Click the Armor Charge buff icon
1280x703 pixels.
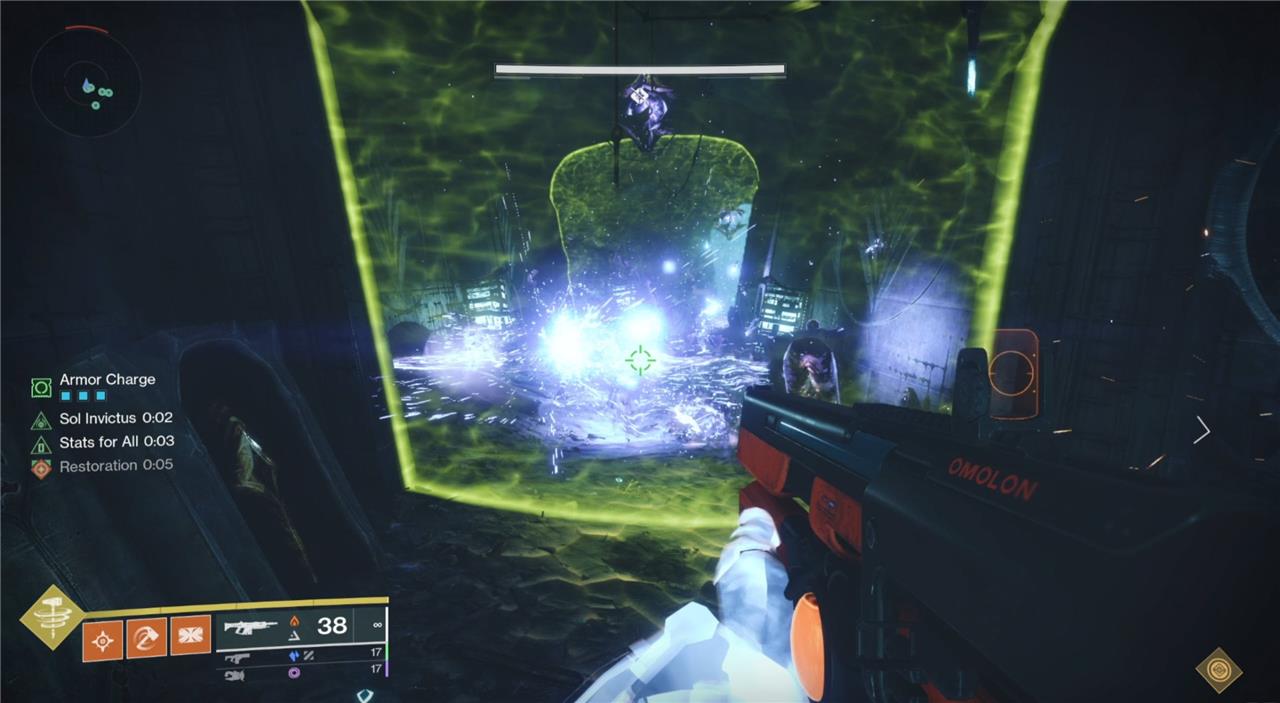pos(41,387)
